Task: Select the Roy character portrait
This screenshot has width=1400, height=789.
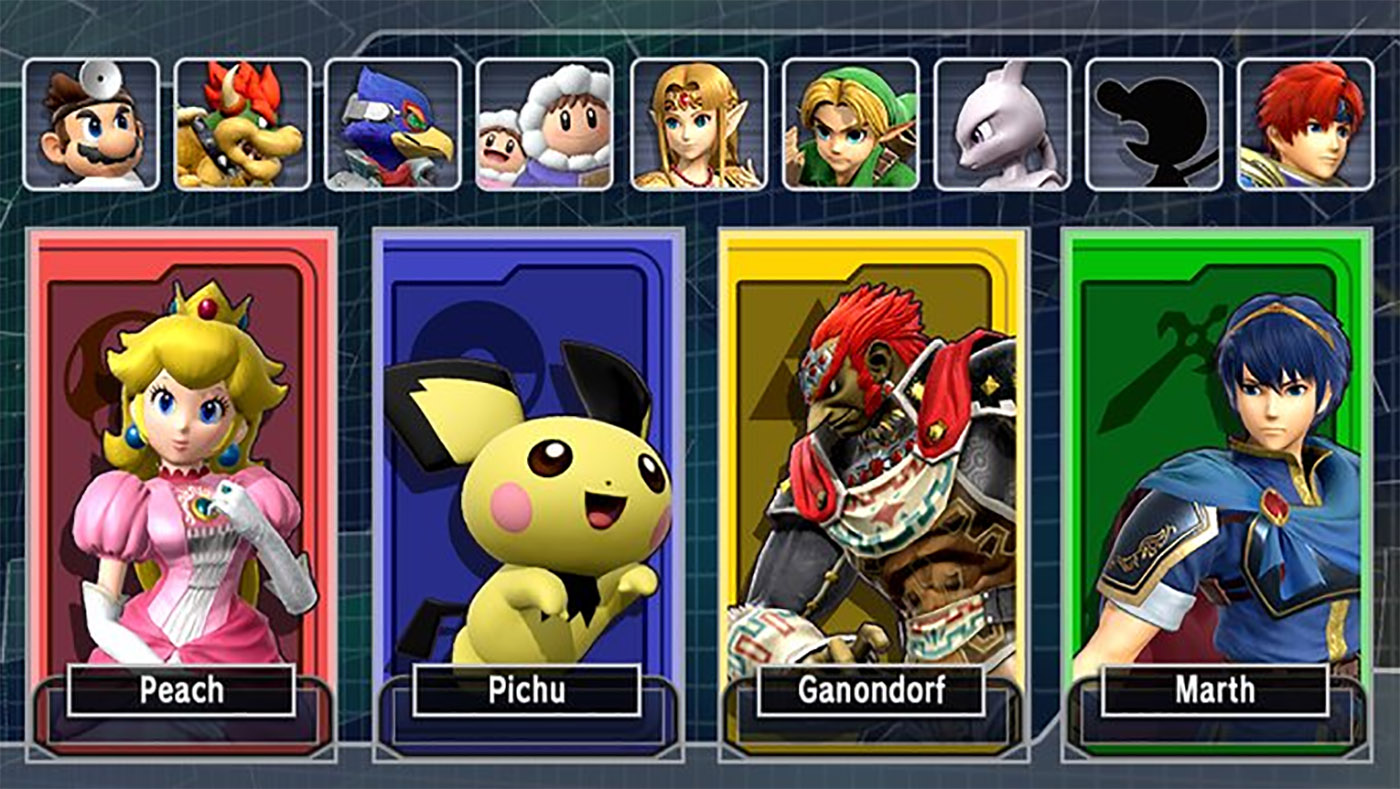Action: pyautogui.click(x=1306, y=125)
